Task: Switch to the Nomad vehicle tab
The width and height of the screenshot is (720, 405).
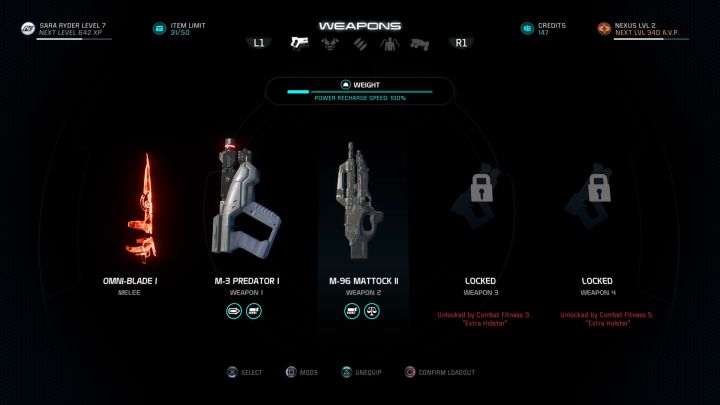Action: [x=420, y=43]
